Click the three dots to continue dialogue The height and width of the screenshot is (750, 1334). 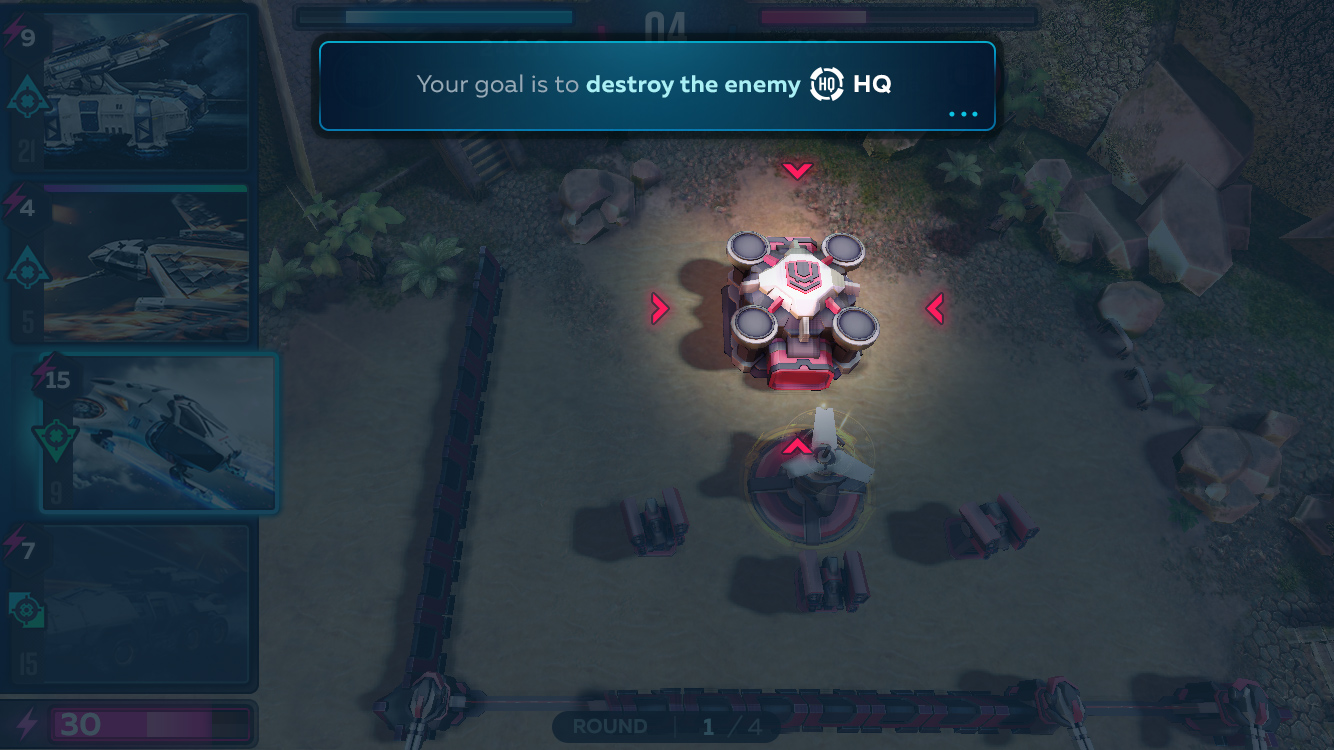pyautogui.click(x=963, y=114)
